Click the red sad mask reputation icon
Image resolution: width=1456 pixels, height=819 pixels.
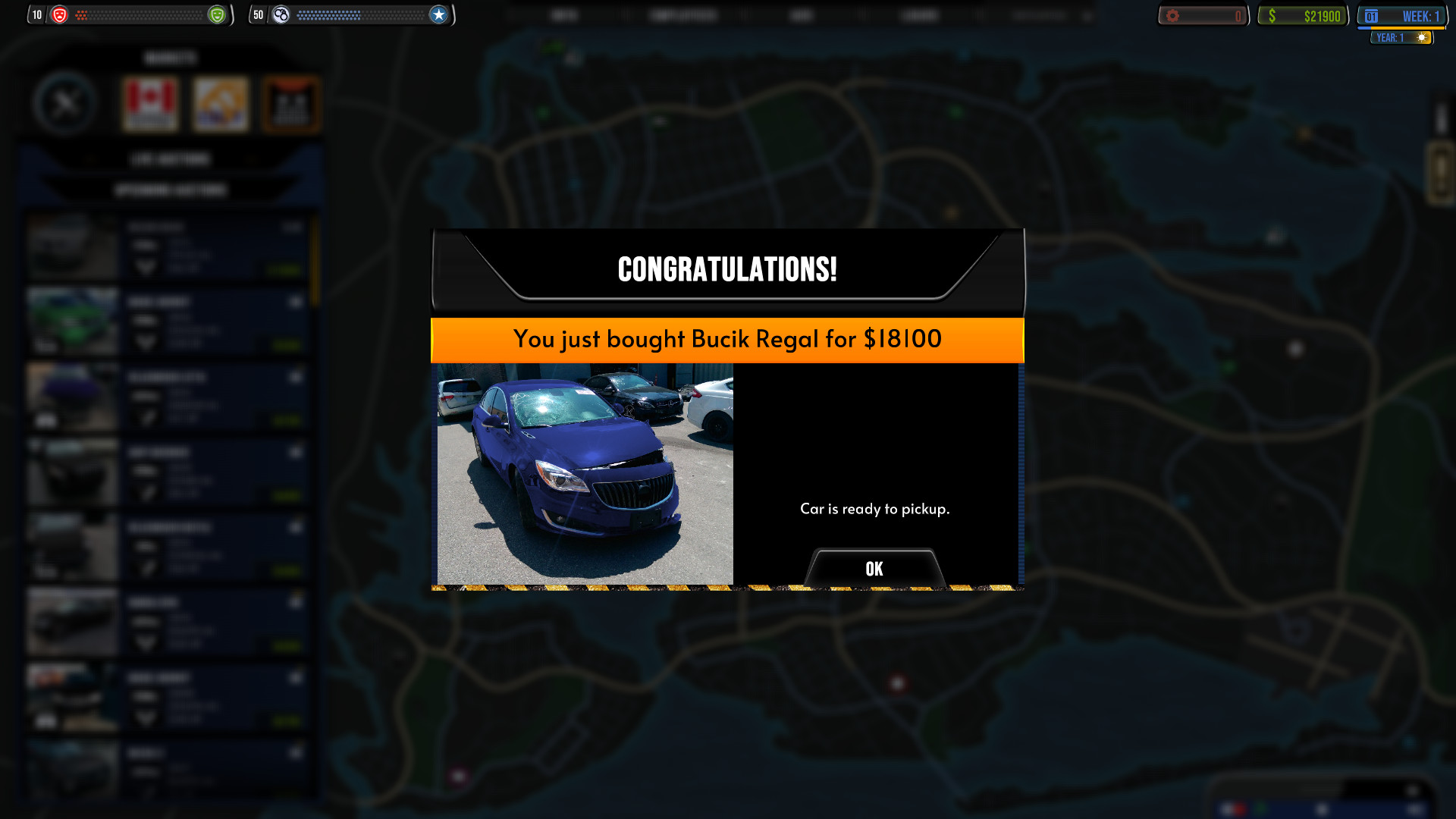click(x=61, y=14)
